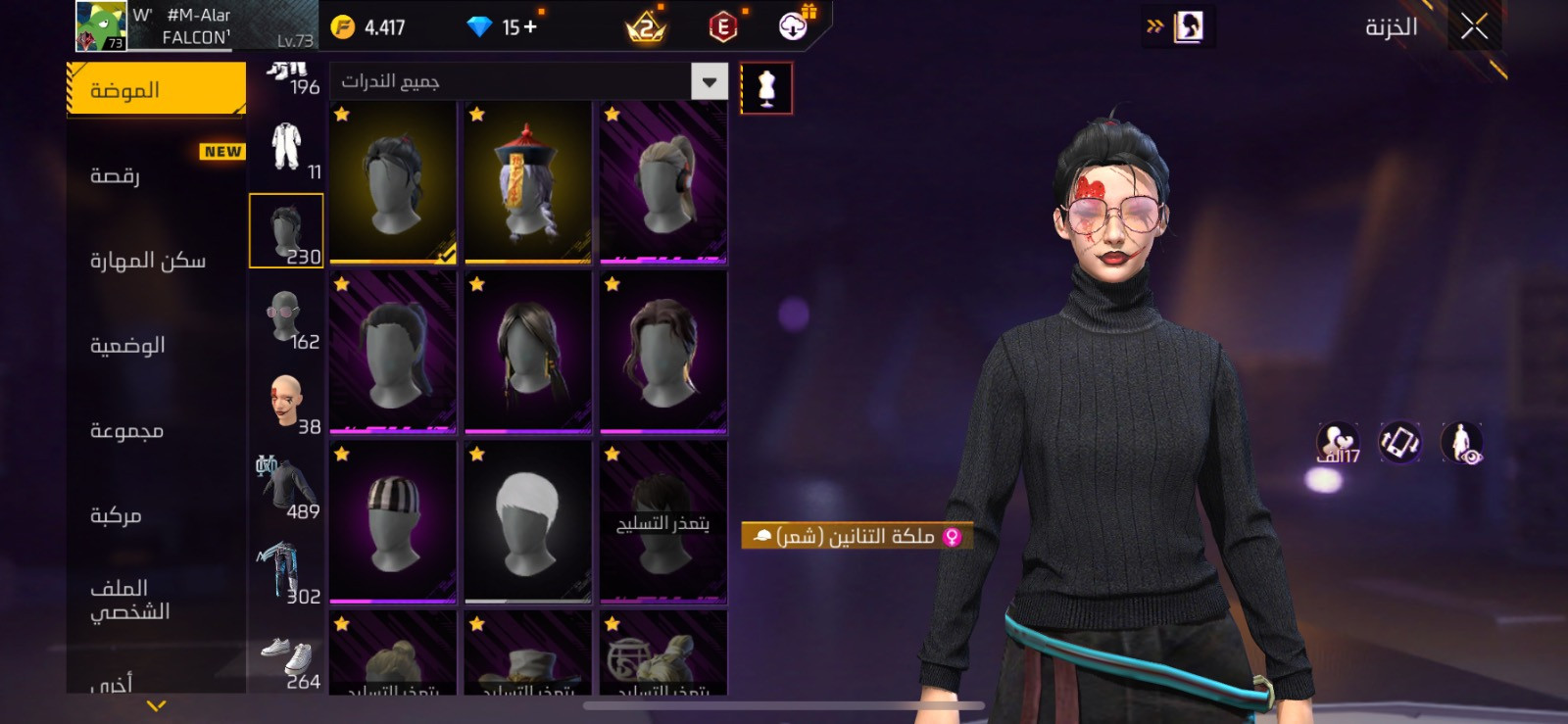This screenshot has height=724, width=1568.
Task: Close the vault screen with the X
Action: [x=1474, y=27]
